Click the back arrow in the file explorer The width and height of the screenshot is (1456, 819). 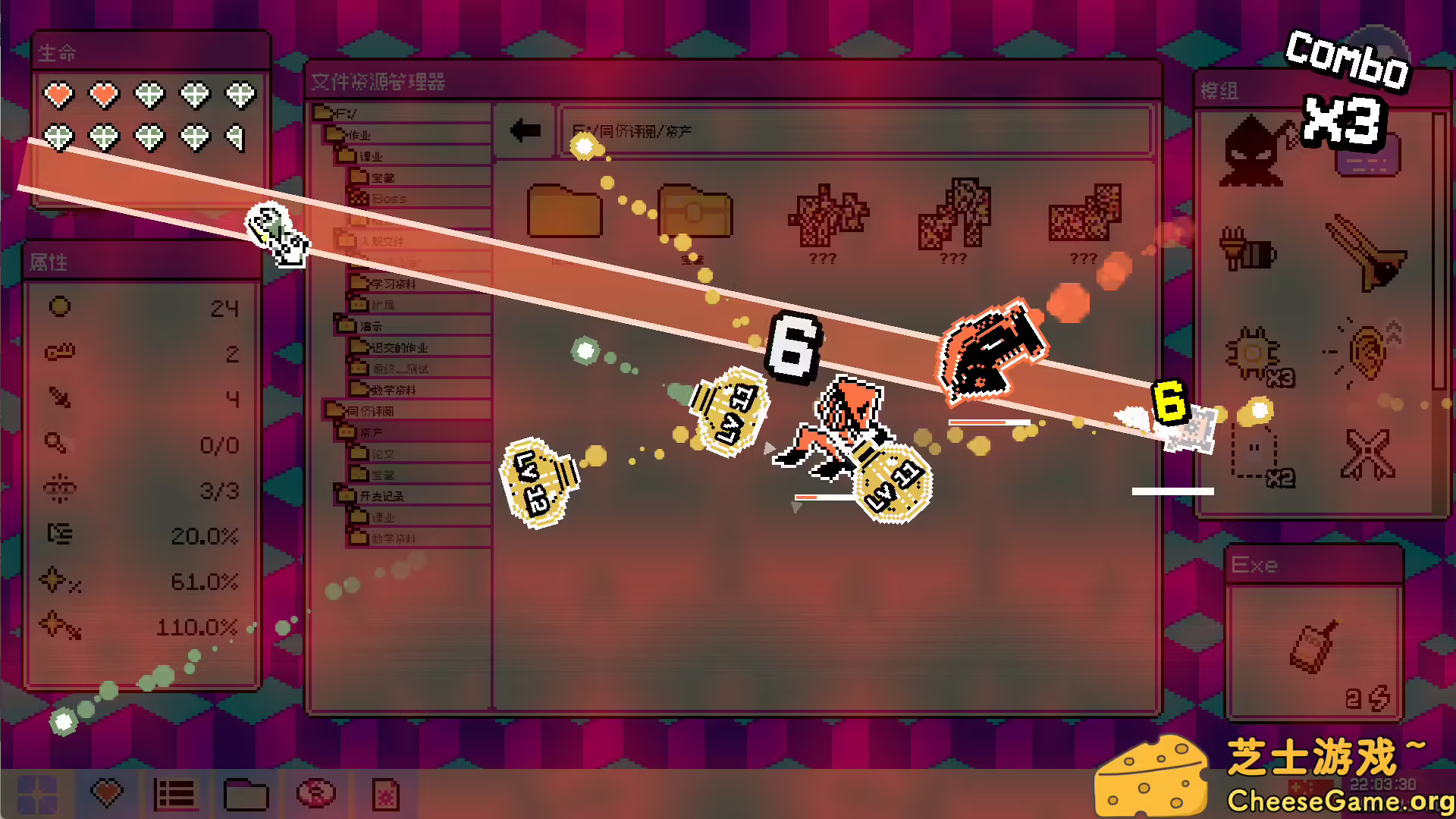[526, 129]
